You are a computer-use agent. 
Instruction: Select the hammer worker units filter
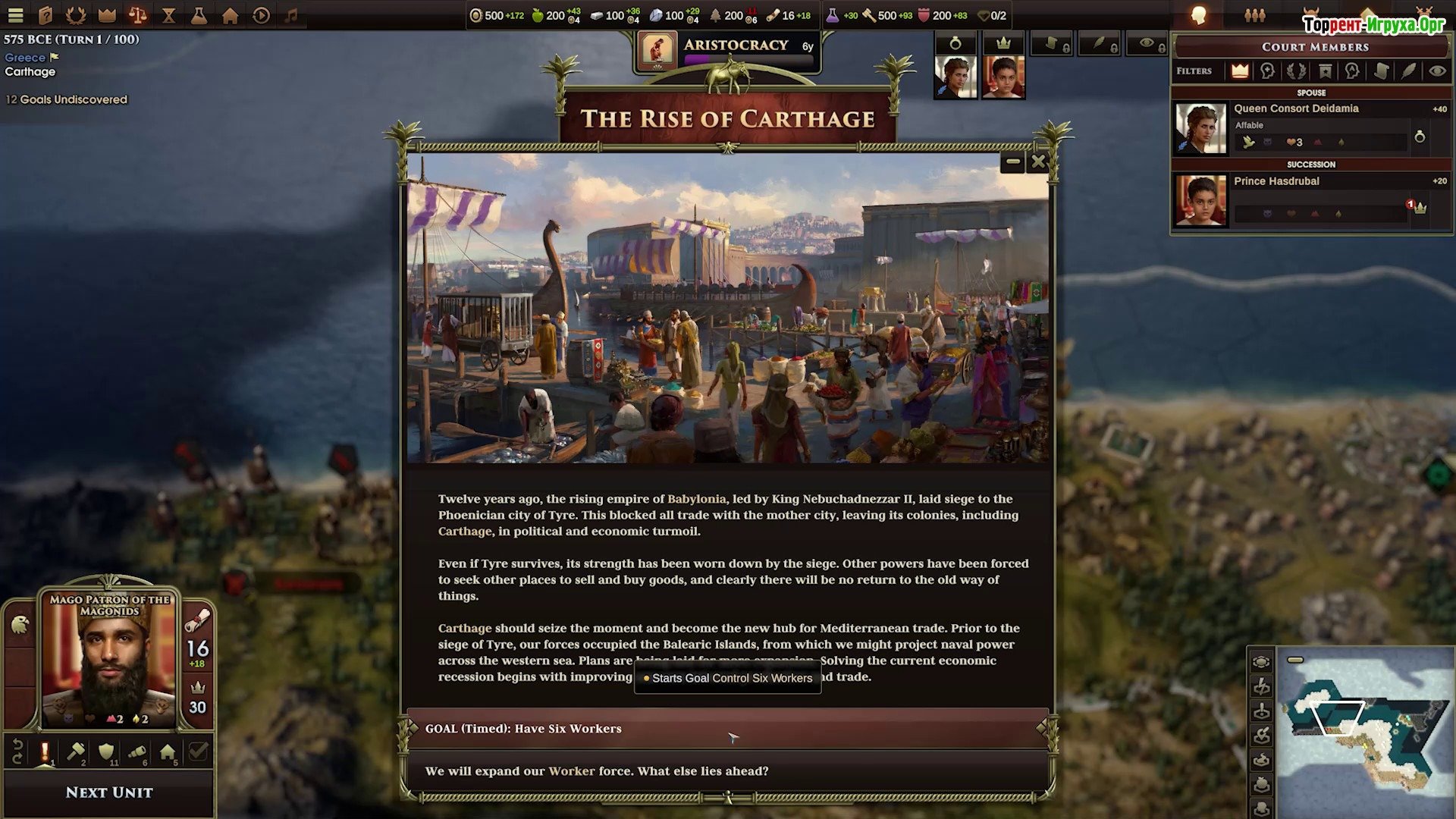[x=76, y=752]
